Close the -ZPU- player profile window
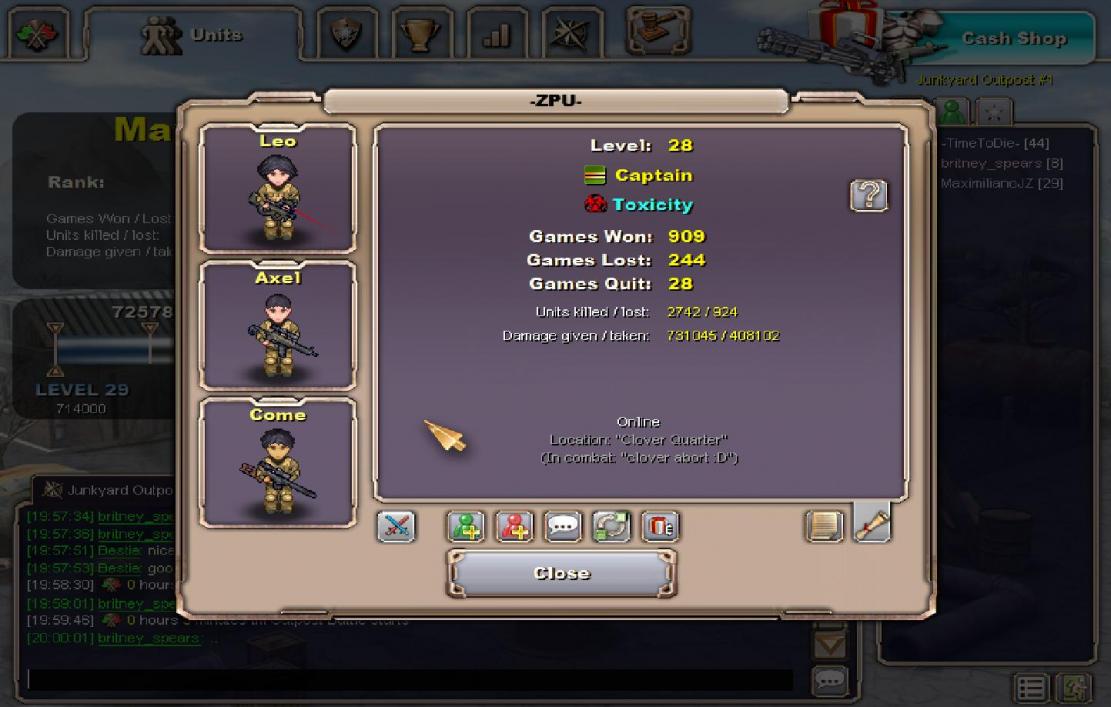This screenshot has height=707, width=1111. (561, 573)
